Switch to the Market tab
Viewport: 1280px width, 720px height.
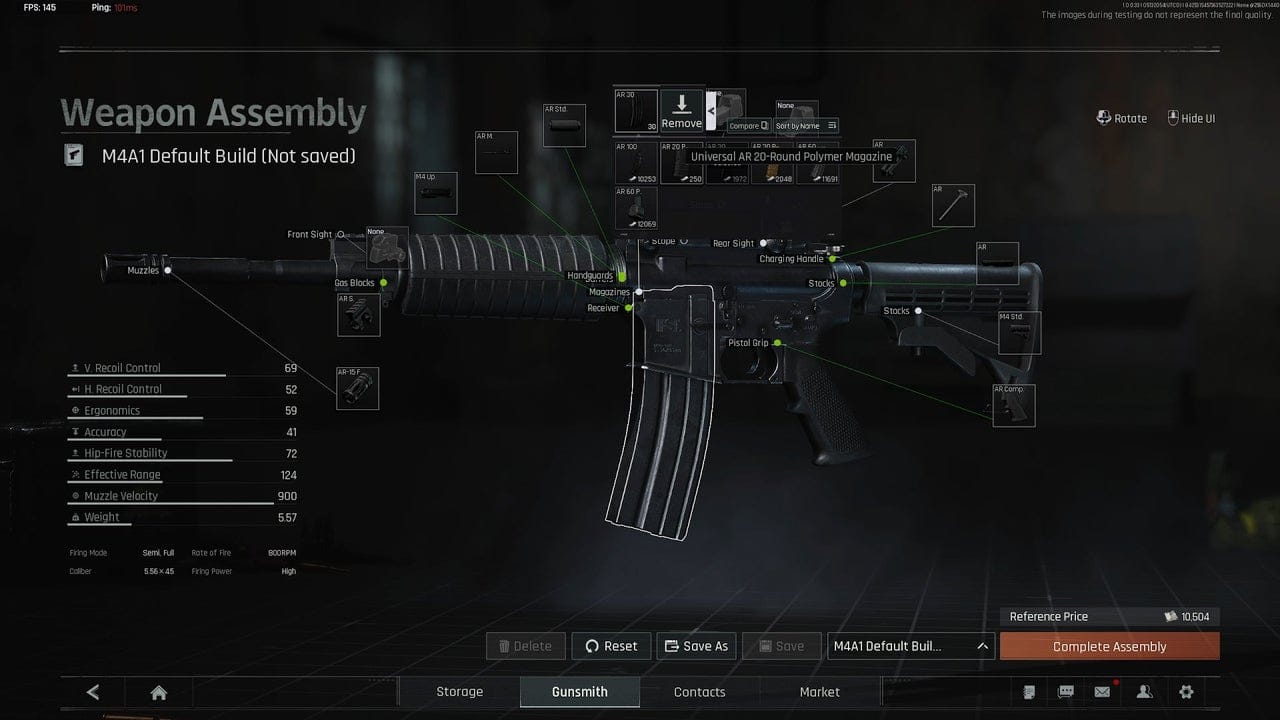tap(819, 691)
